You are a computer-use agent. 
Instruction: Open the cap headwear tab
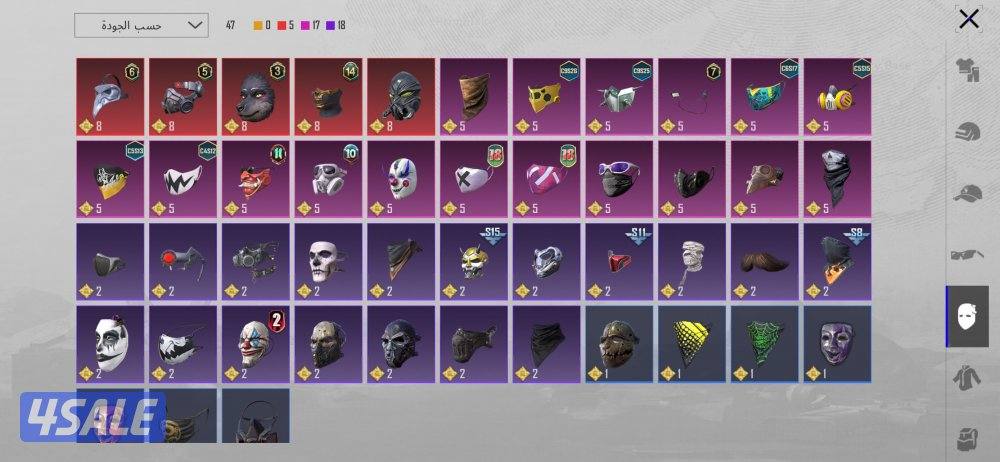click(967, 193)
